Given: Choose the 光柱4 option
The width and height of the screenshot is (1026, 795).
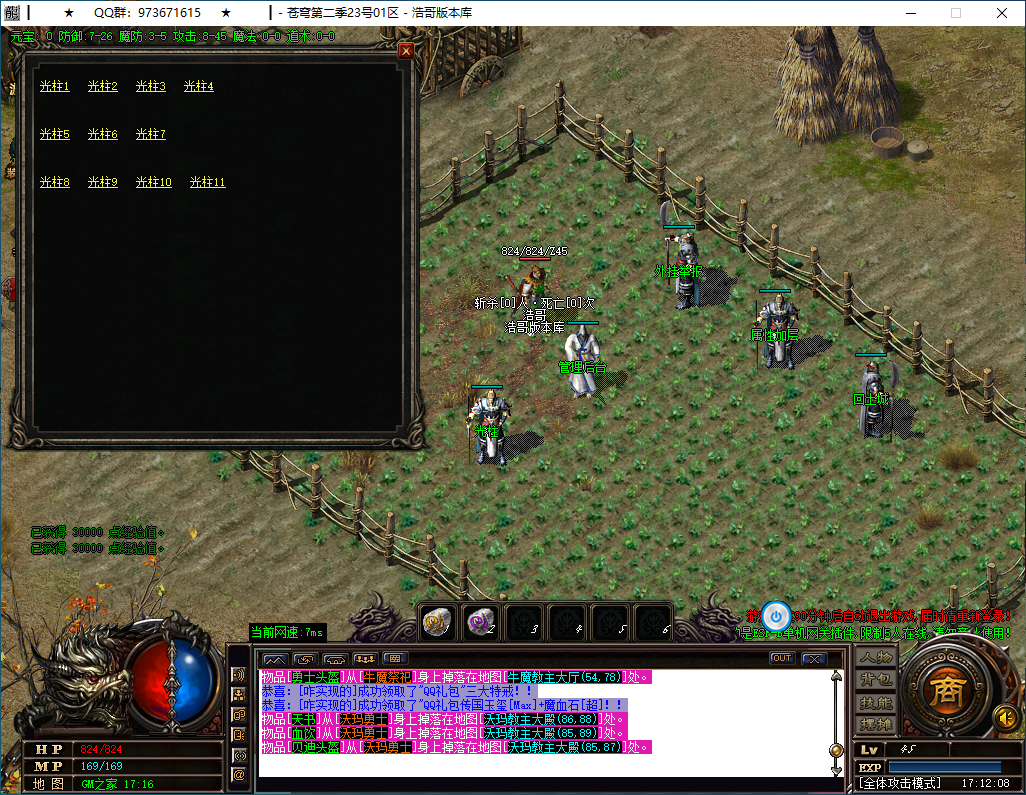Looking at the screenshot, I should tap(199, 87).
